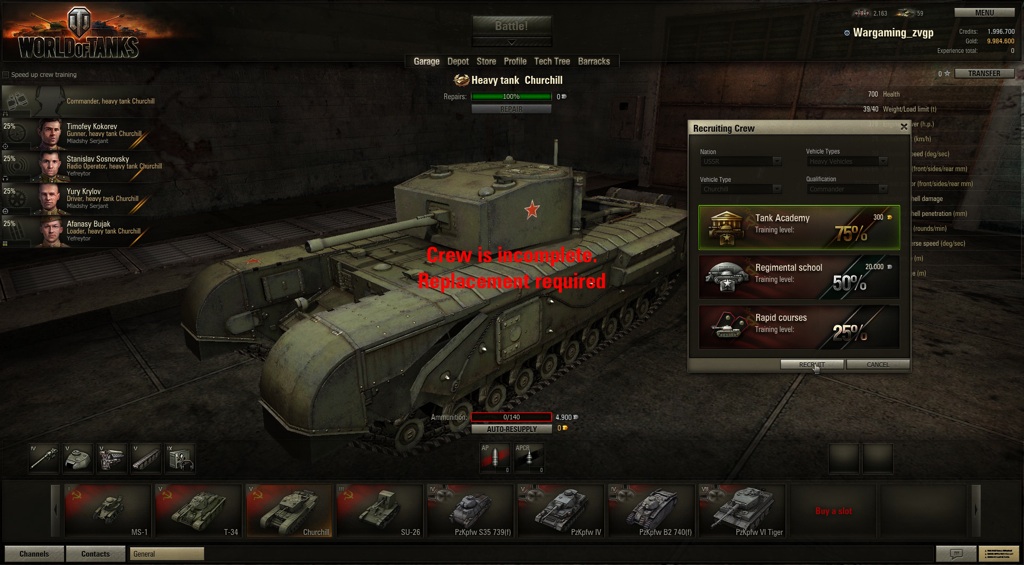Click the Transfer experience button

(984, 73)
